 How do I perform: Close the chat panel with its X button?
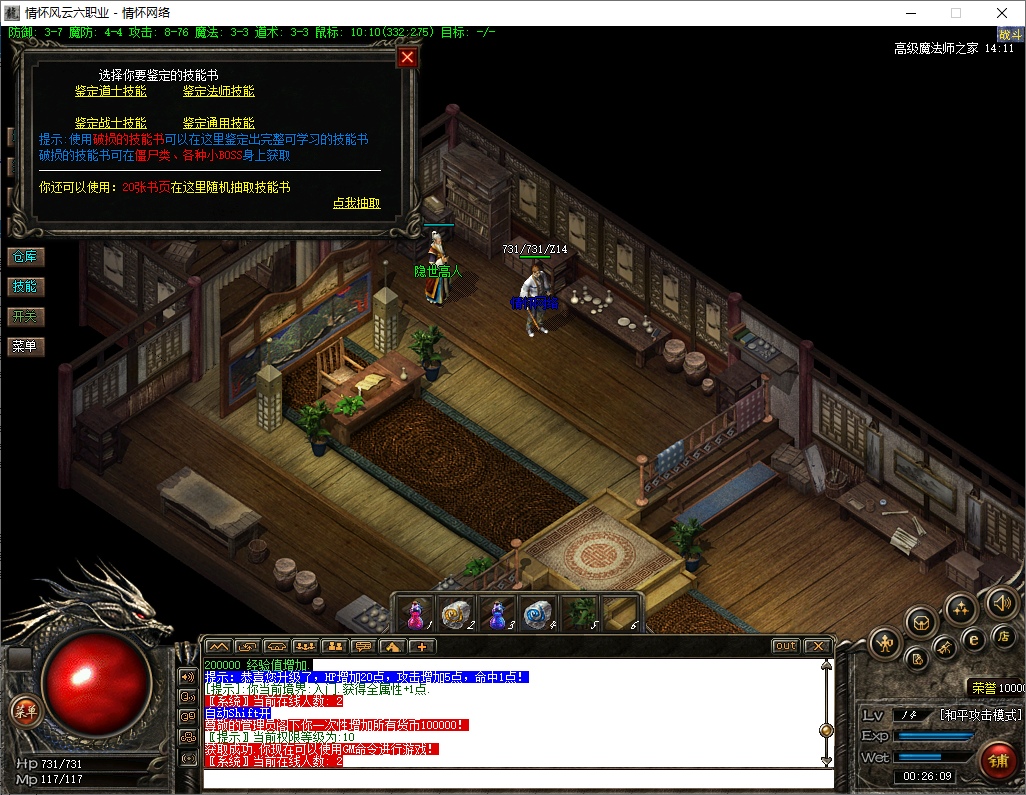(817, 646)
